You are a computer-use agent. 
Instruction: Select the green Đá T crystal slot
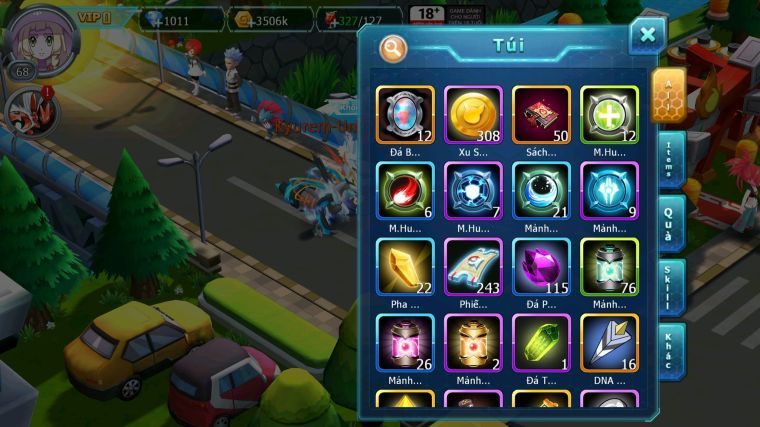coord(541,342)
